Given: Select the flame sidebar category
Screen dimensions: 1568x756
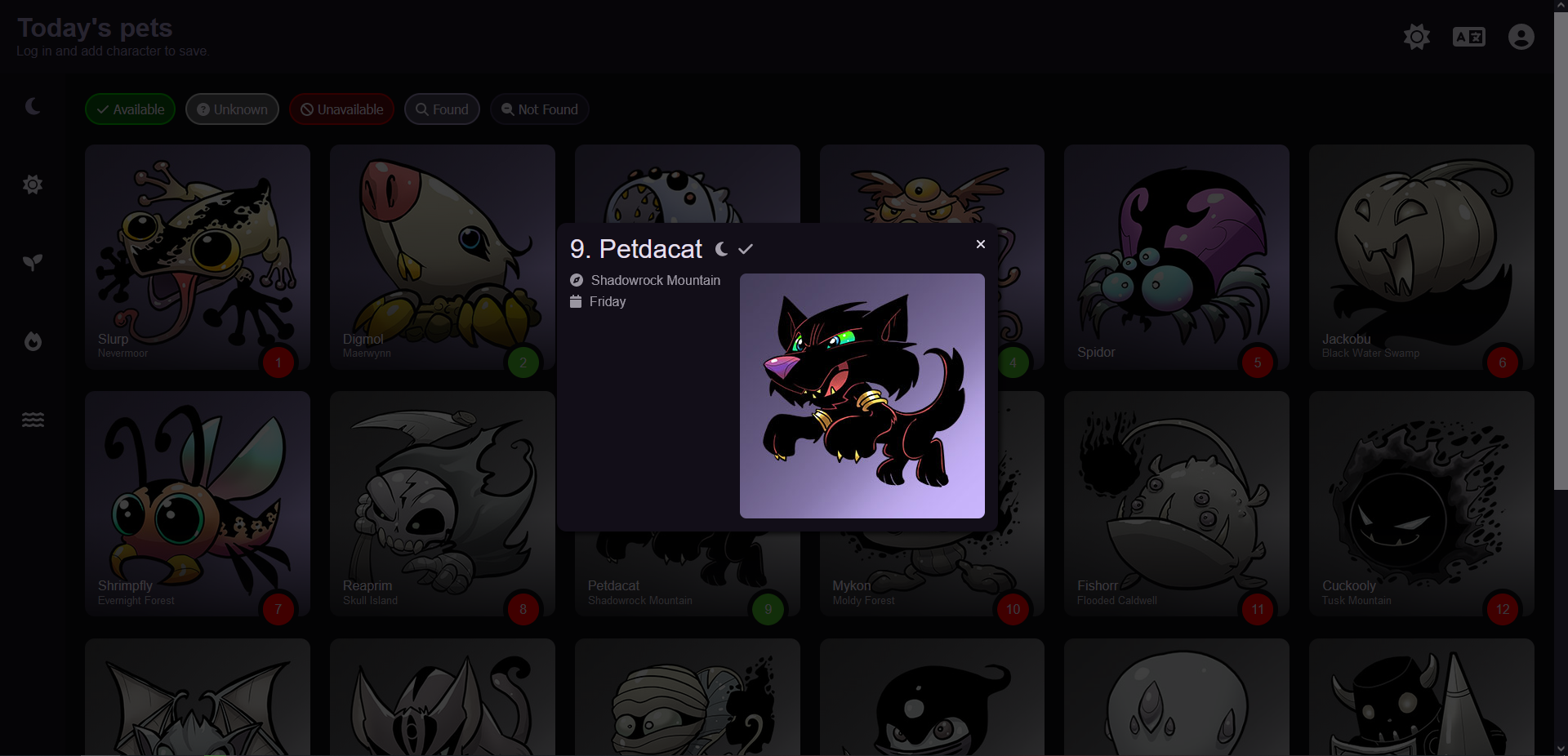Looking at the screenshot, I should pyautogui.click(x=33, y=341).
